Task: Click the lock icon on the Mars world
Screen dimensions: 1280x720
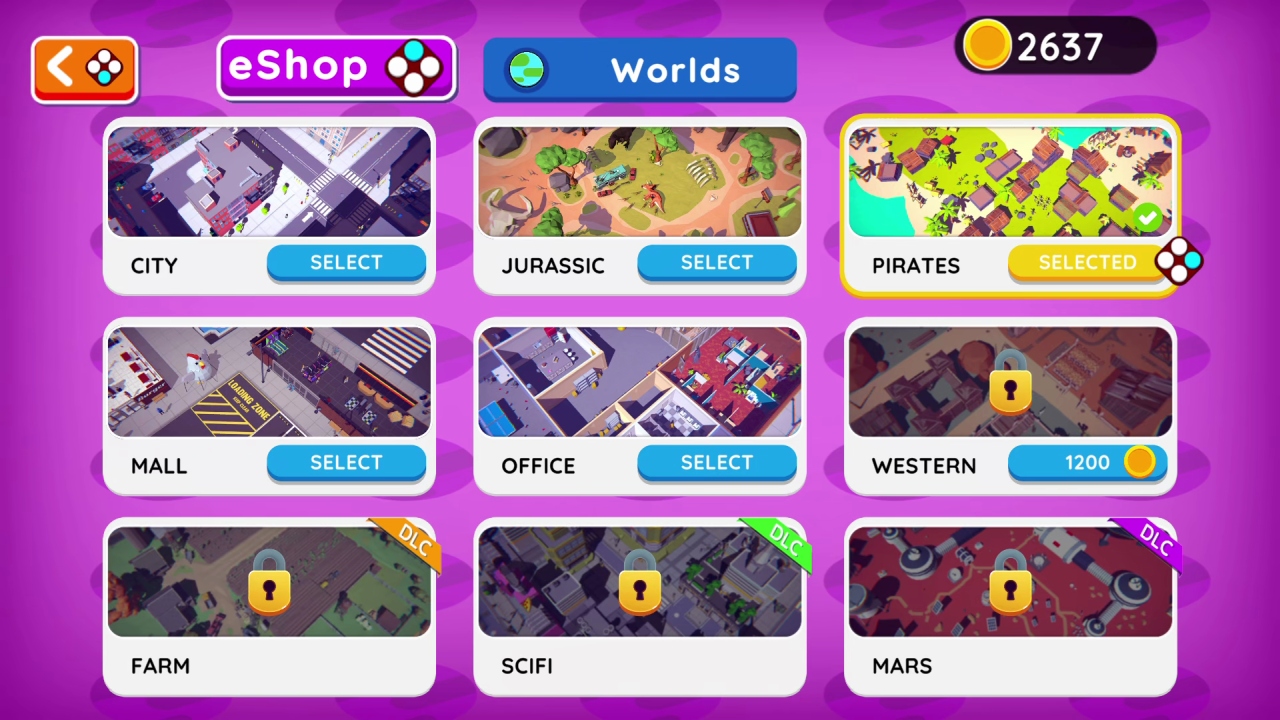Action: click(1010, 589)
